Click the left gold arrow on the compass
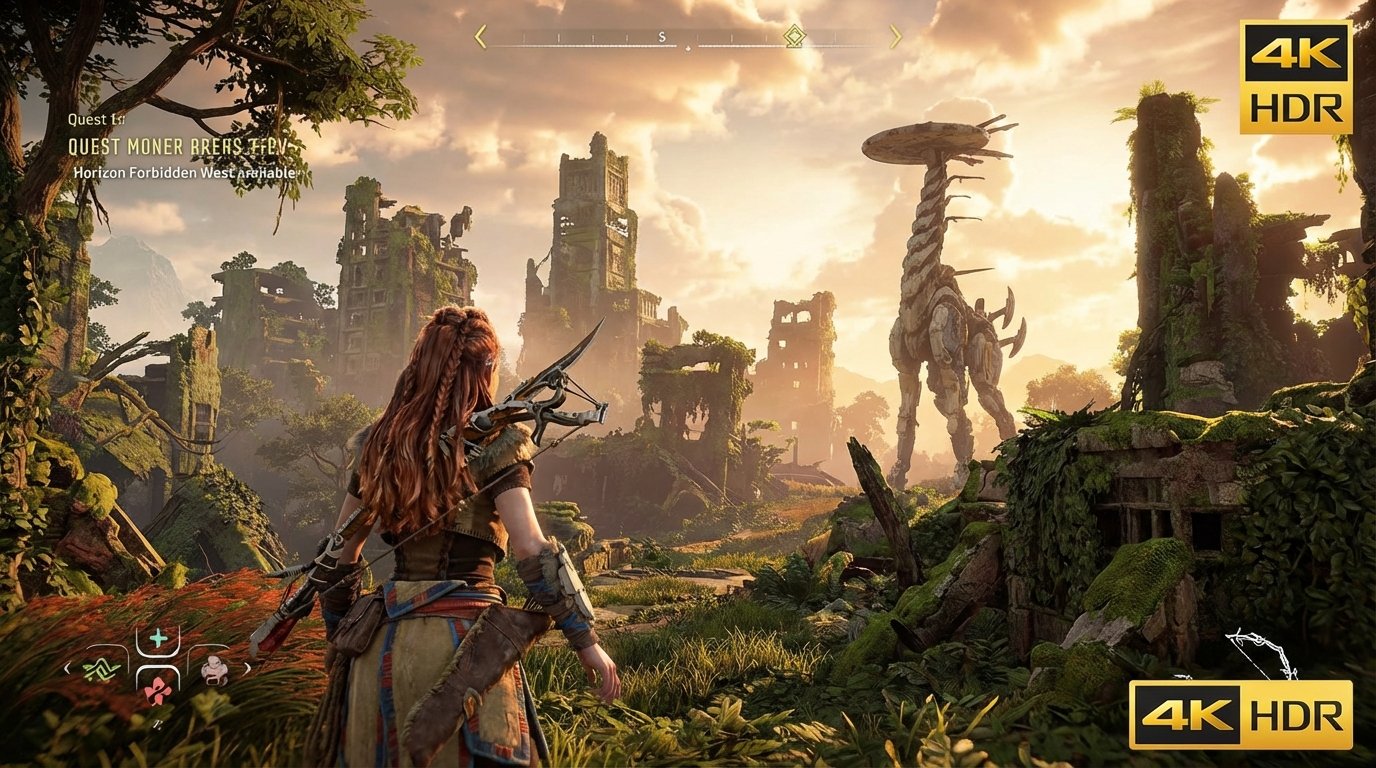This screenshot has height=768, width=1376. 480,36
